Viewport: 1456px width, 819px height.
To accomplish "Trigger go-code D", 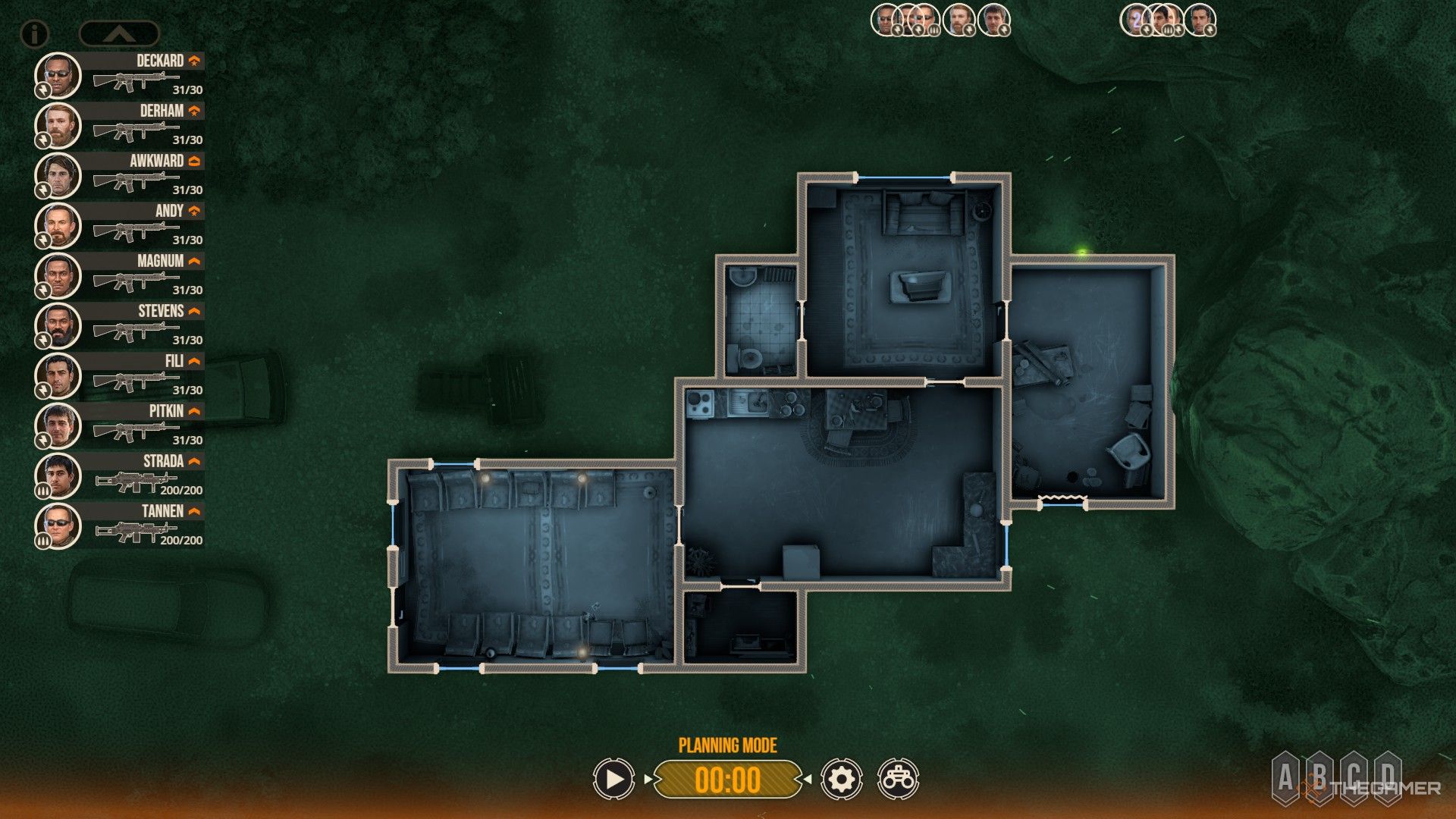I will (x=1388, y=777).
